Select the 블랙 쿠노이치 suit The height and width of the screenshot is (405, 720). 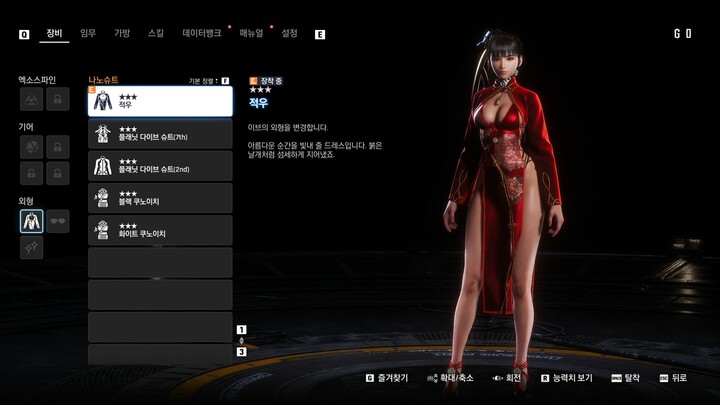click(160, 197)
